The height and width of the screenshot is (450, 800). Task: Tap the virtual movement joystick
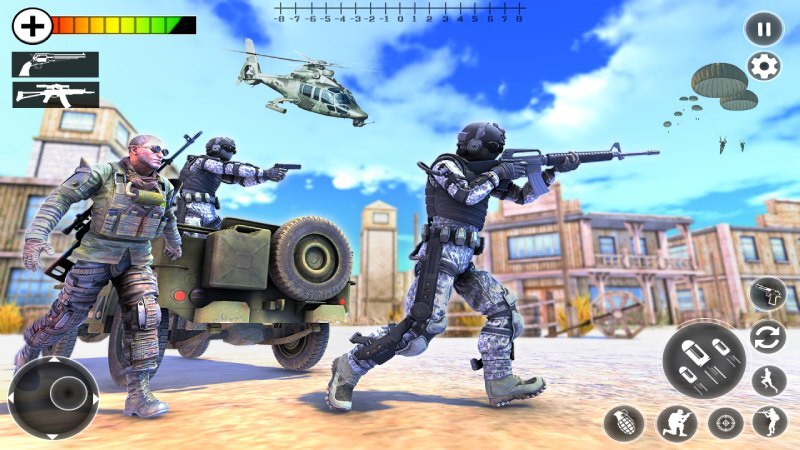pyautogui.click(x=54, y=397)
